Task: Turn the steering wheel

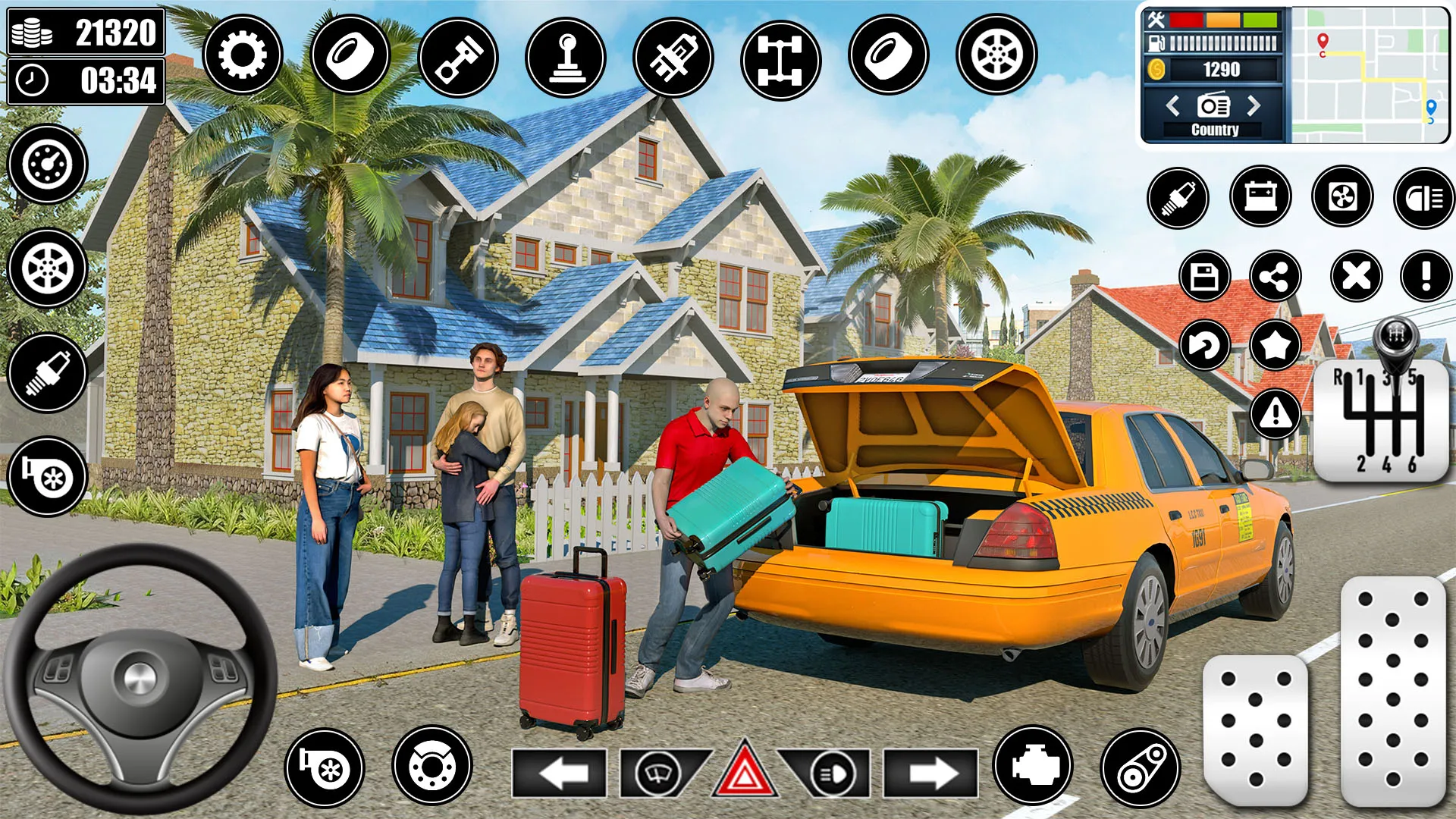Action: [x=136, y=679]
